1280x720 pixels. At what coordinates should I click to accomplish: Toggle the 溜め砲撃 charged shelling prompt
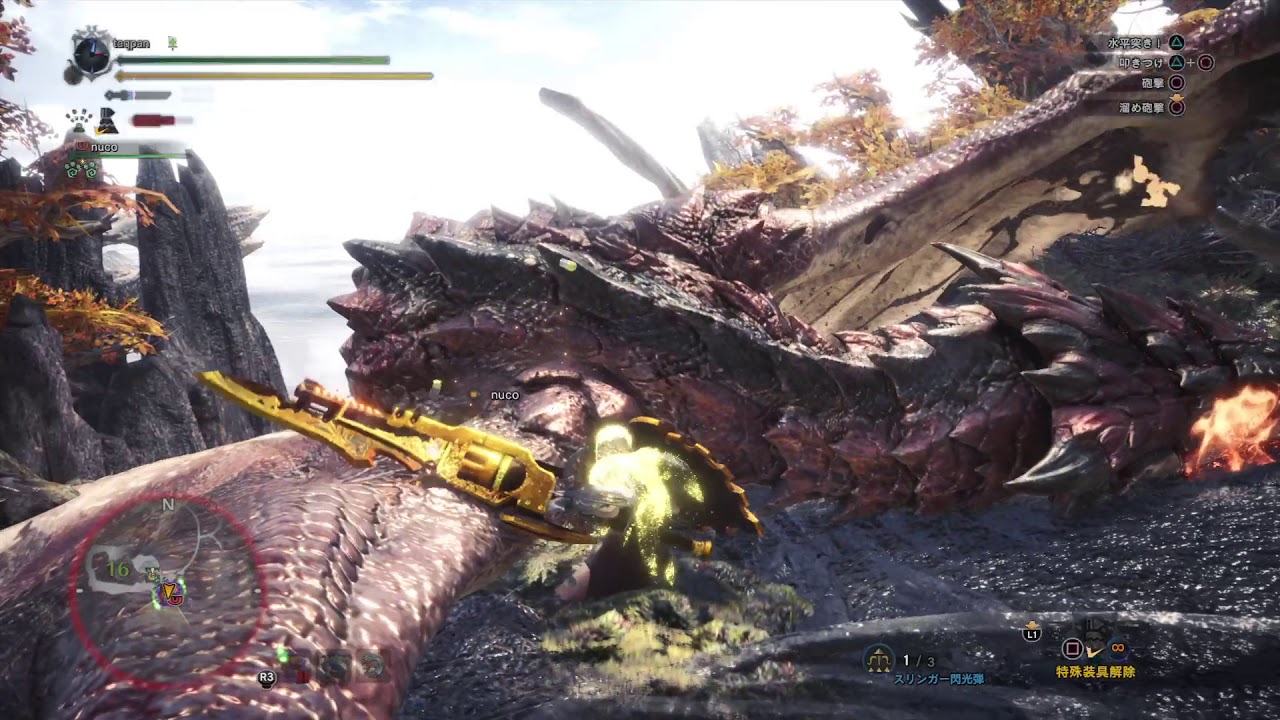pos(1142,107)
